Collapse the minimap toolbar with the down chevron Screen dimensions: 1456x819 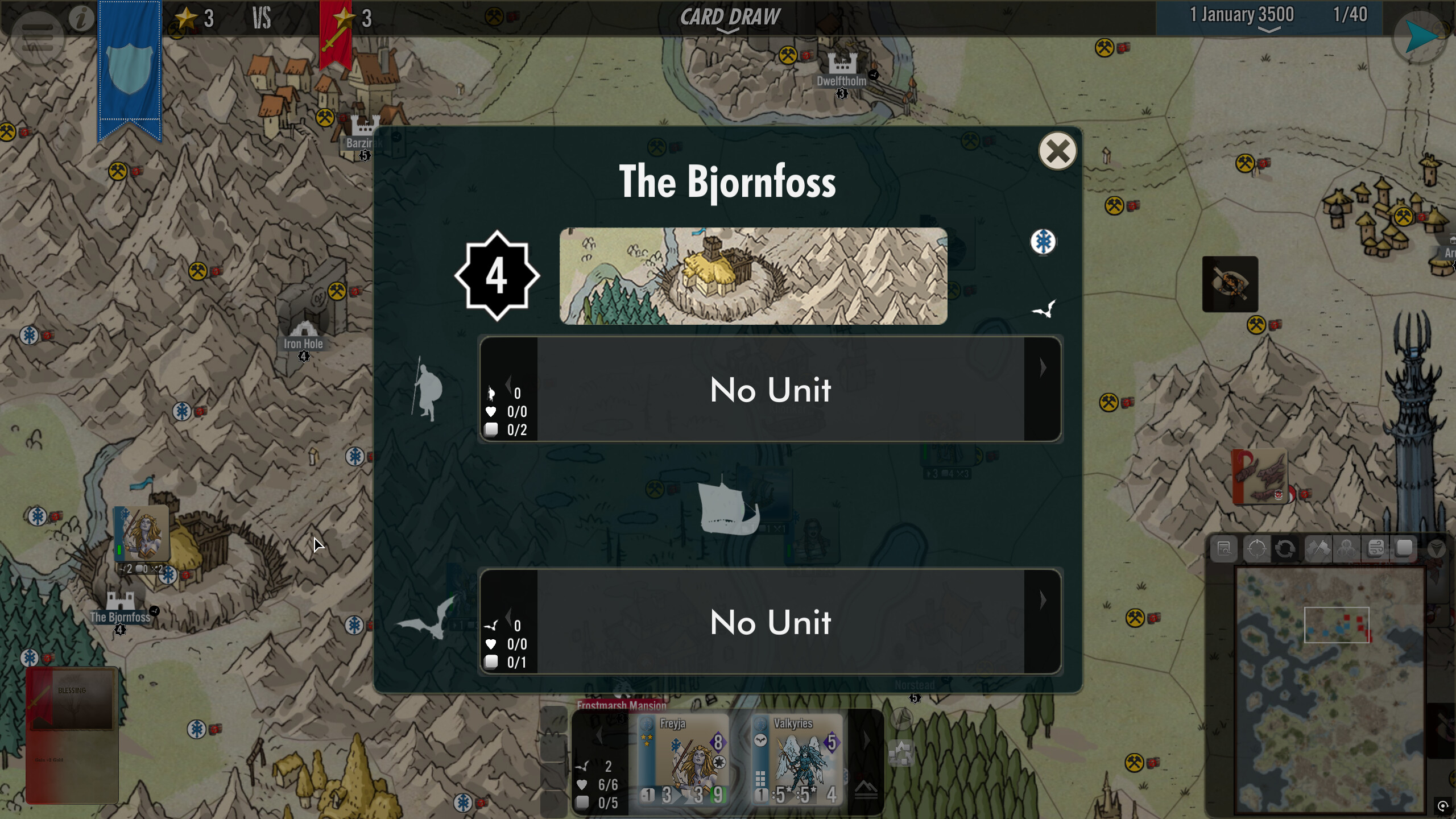click(x=1437, y=549)
